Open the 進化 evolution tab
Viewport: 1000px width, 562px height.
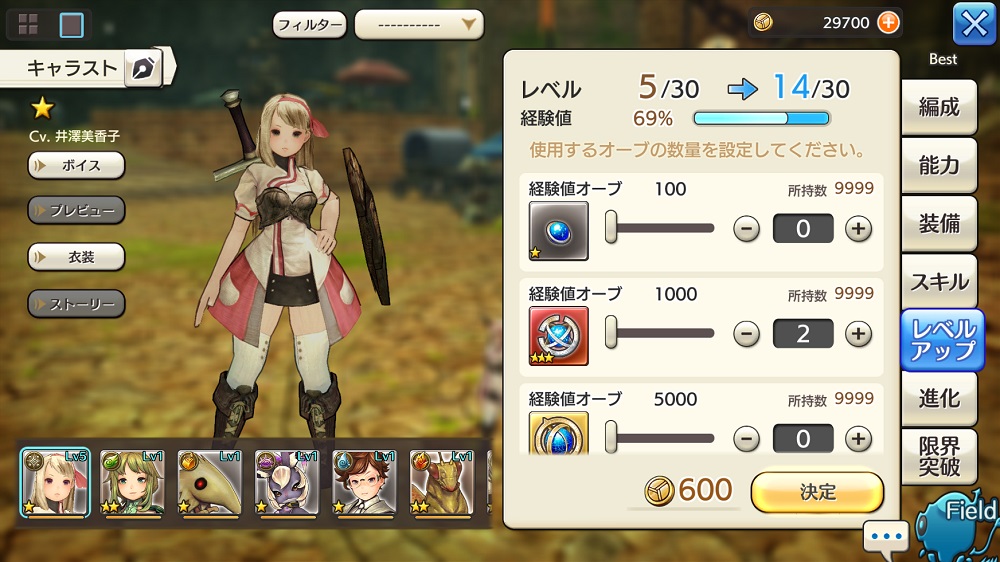point(939,398)
